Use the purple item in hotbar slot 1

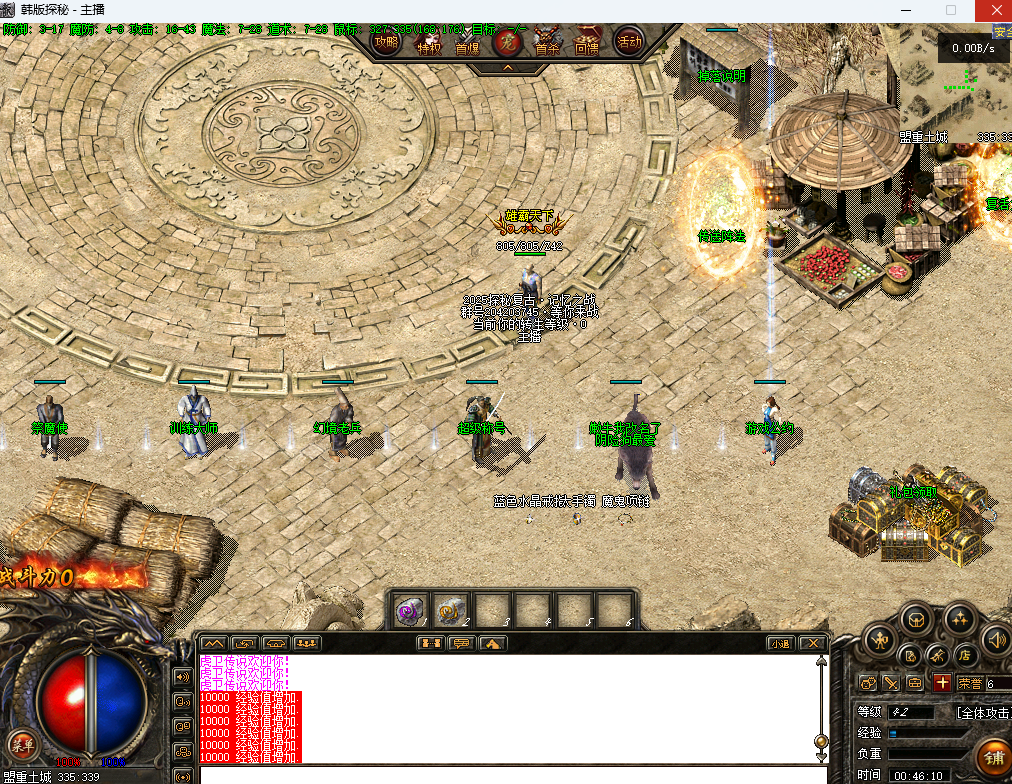[x=407, y=609]
